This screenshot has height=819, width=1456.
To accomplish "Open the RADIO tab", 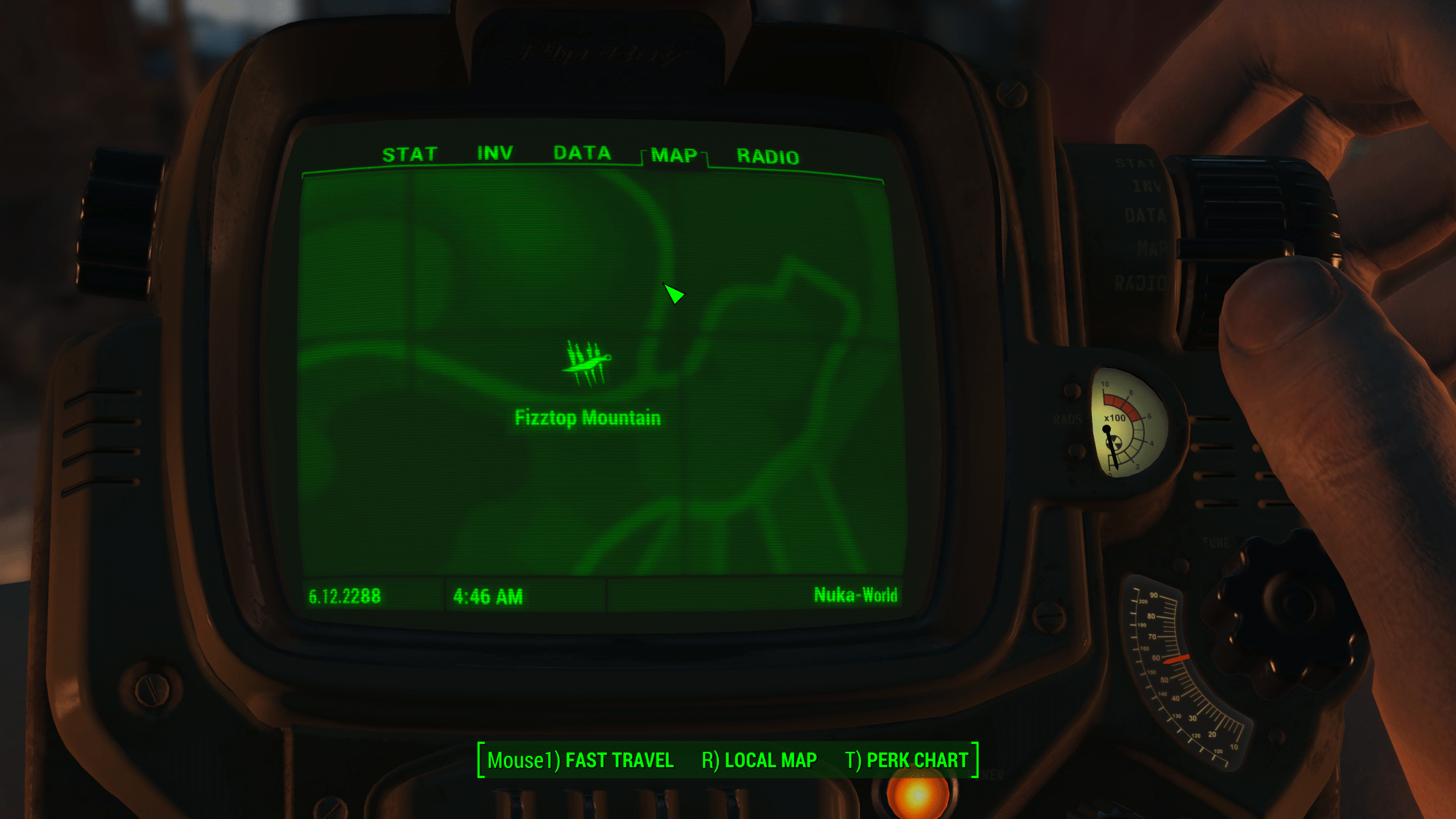I will tap(768, 157).
